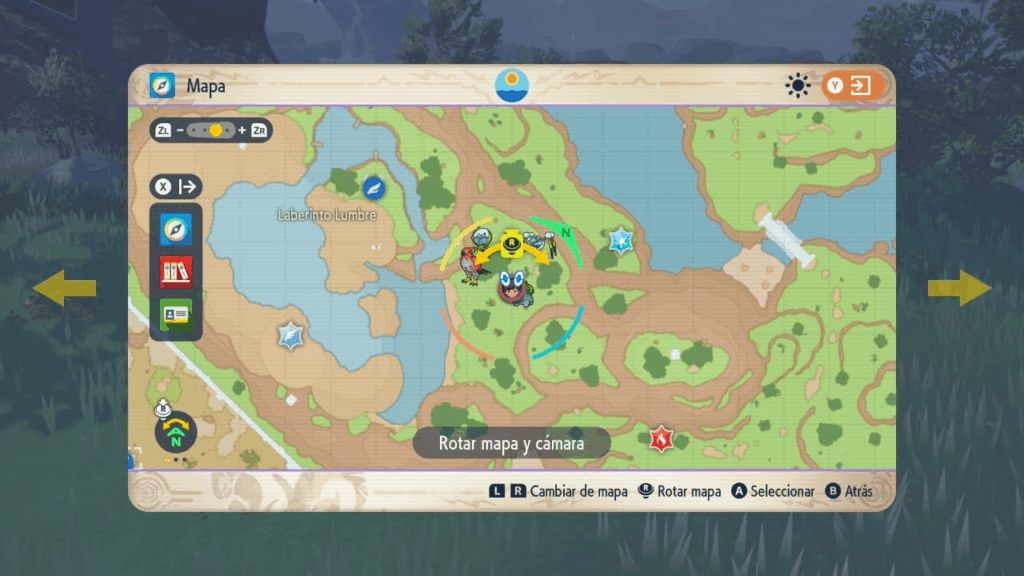Viewport: 1024px width, 576px height.
Task: Open the red Pokédex books icon
Action: coord(176,272)
